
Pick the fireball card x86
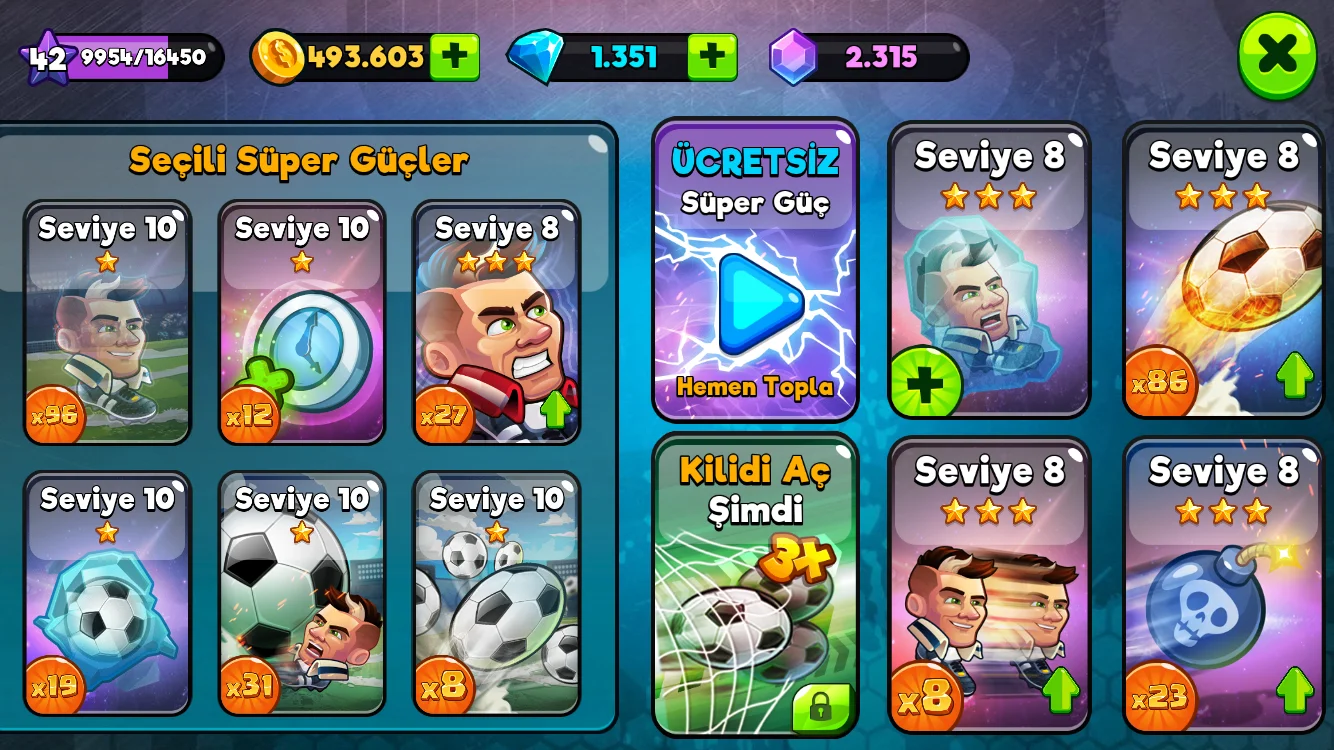pyautogui.click(x=1225, y=270)
